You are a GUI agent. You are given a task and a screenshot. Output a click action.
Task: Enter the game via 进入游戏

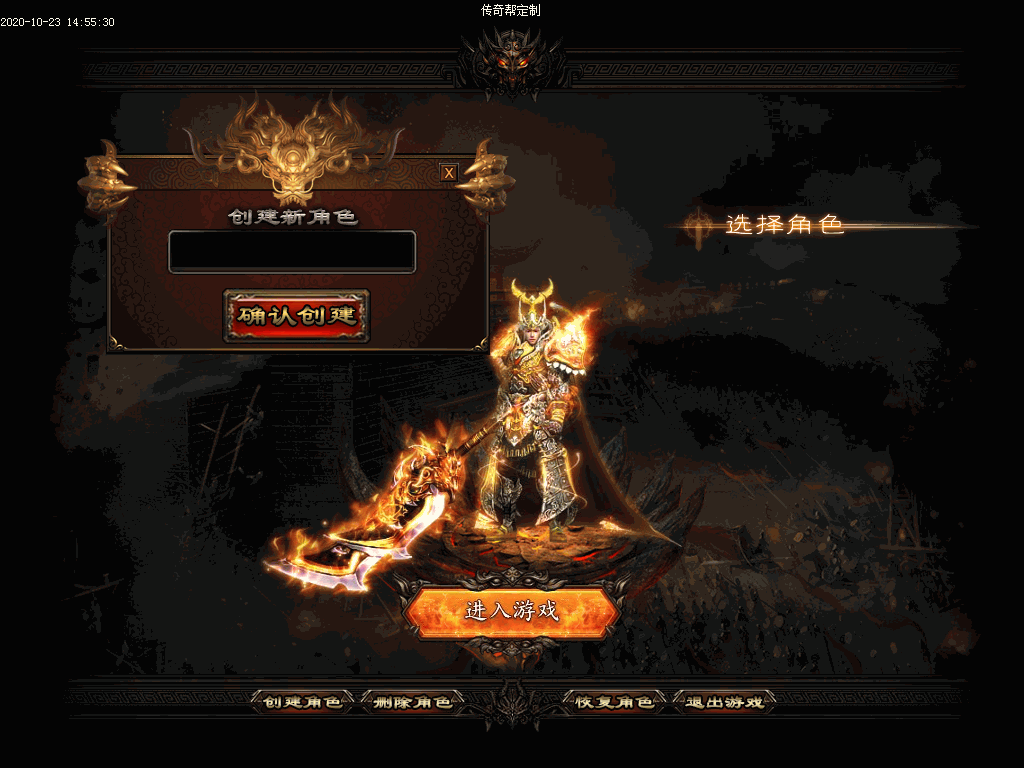point(511,611)
